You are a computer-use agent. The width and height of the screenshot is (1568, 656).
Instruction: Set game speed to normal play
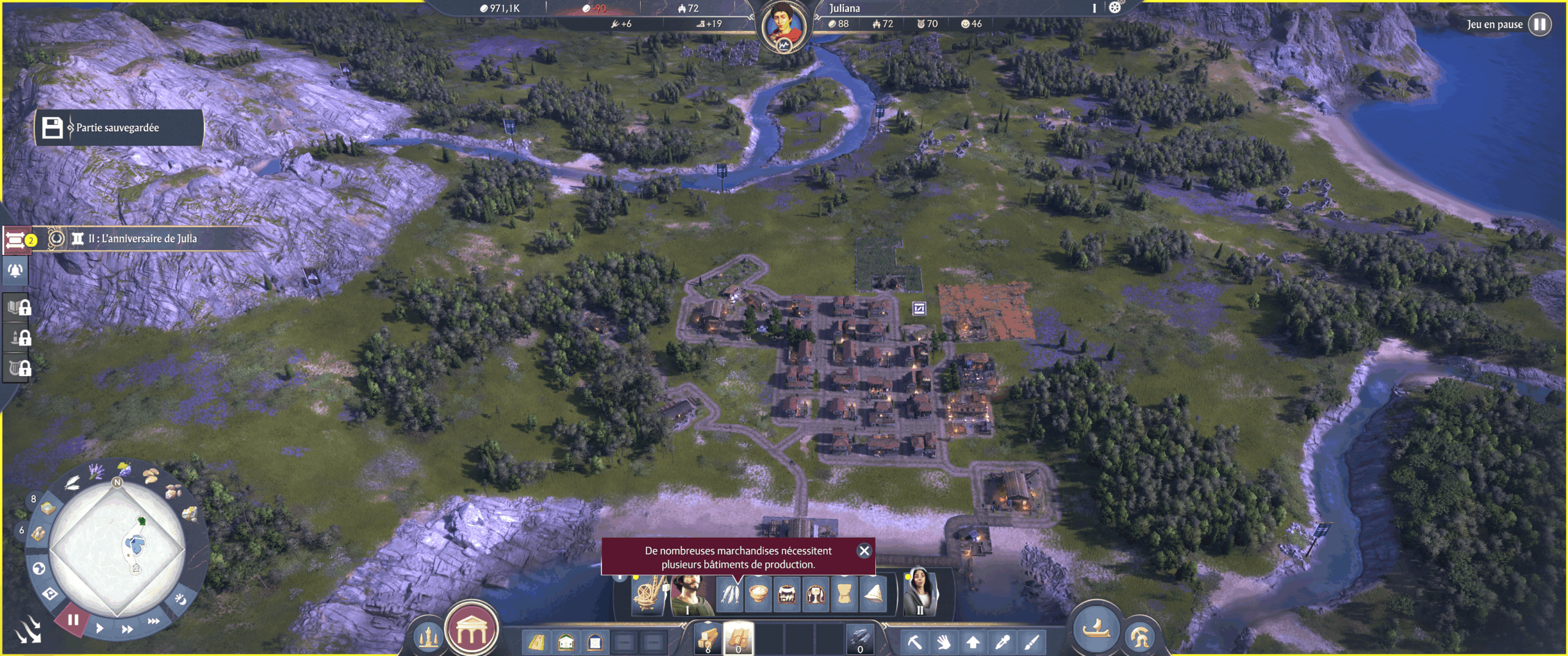(99, 628)
